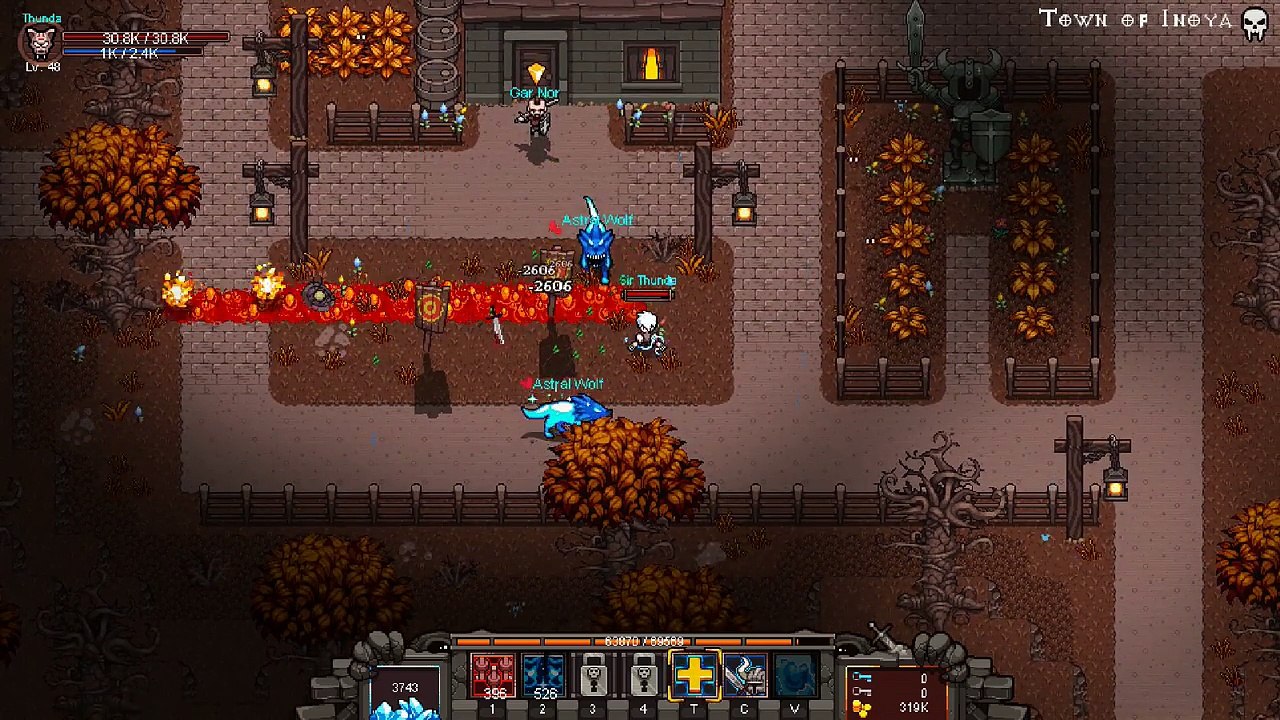The width and height of the screenshot is (1280, 720).
Task: Select the locked skill slot 4
Action: 643,676
